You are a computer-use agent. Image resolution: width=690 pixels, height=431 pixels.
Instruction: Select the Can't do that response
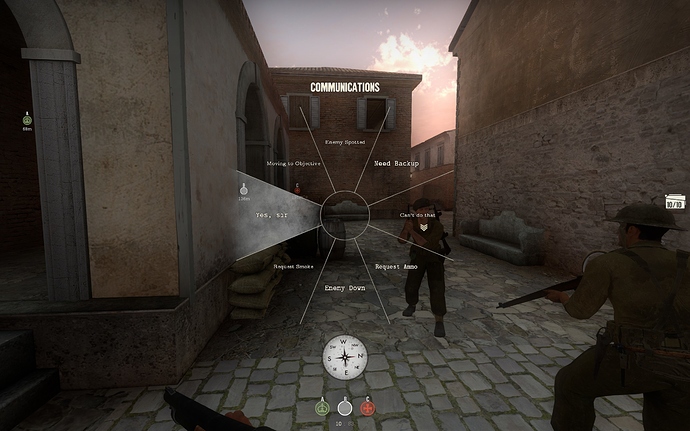[x=417, y=216]
